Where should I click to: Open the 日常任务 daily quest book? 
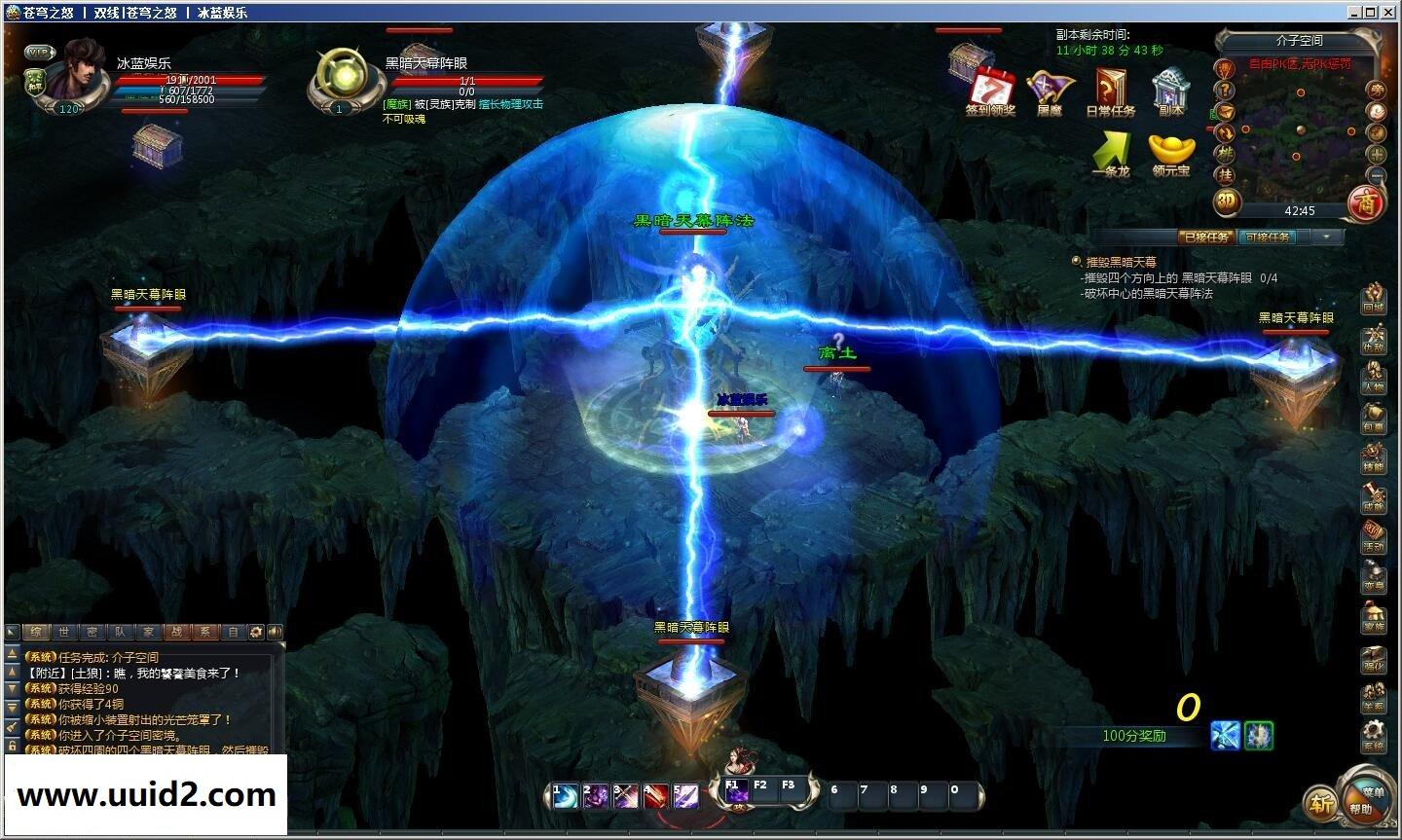click(1110, 88)
